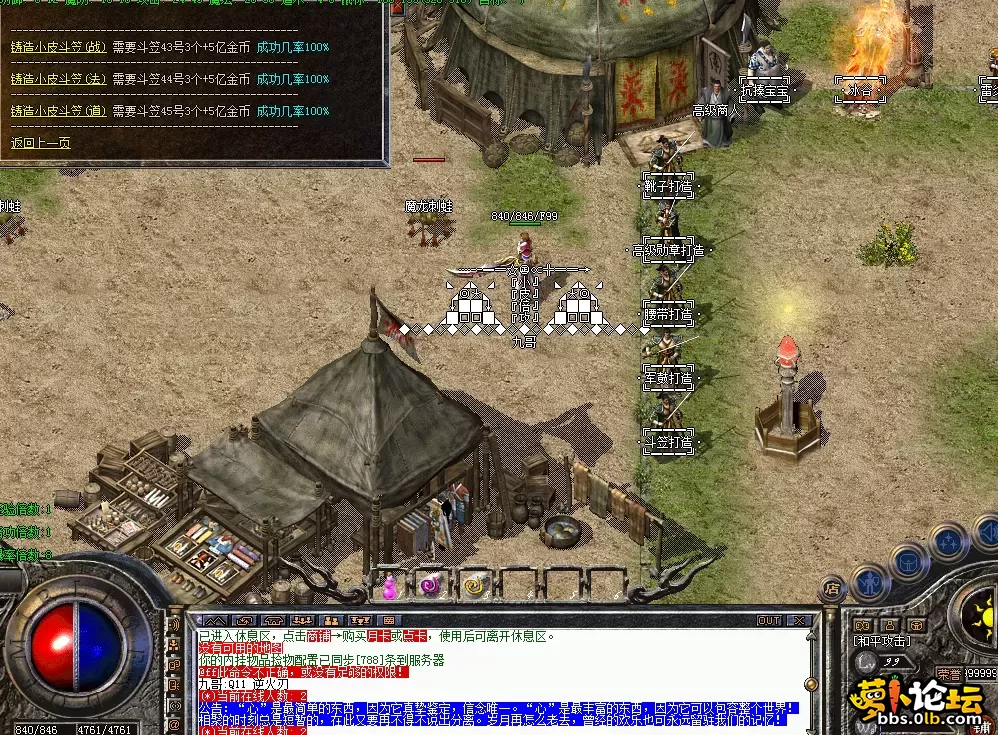Screen dimensions: 998x735
Task: Close the game with the X button
Action: click(797, 621)
